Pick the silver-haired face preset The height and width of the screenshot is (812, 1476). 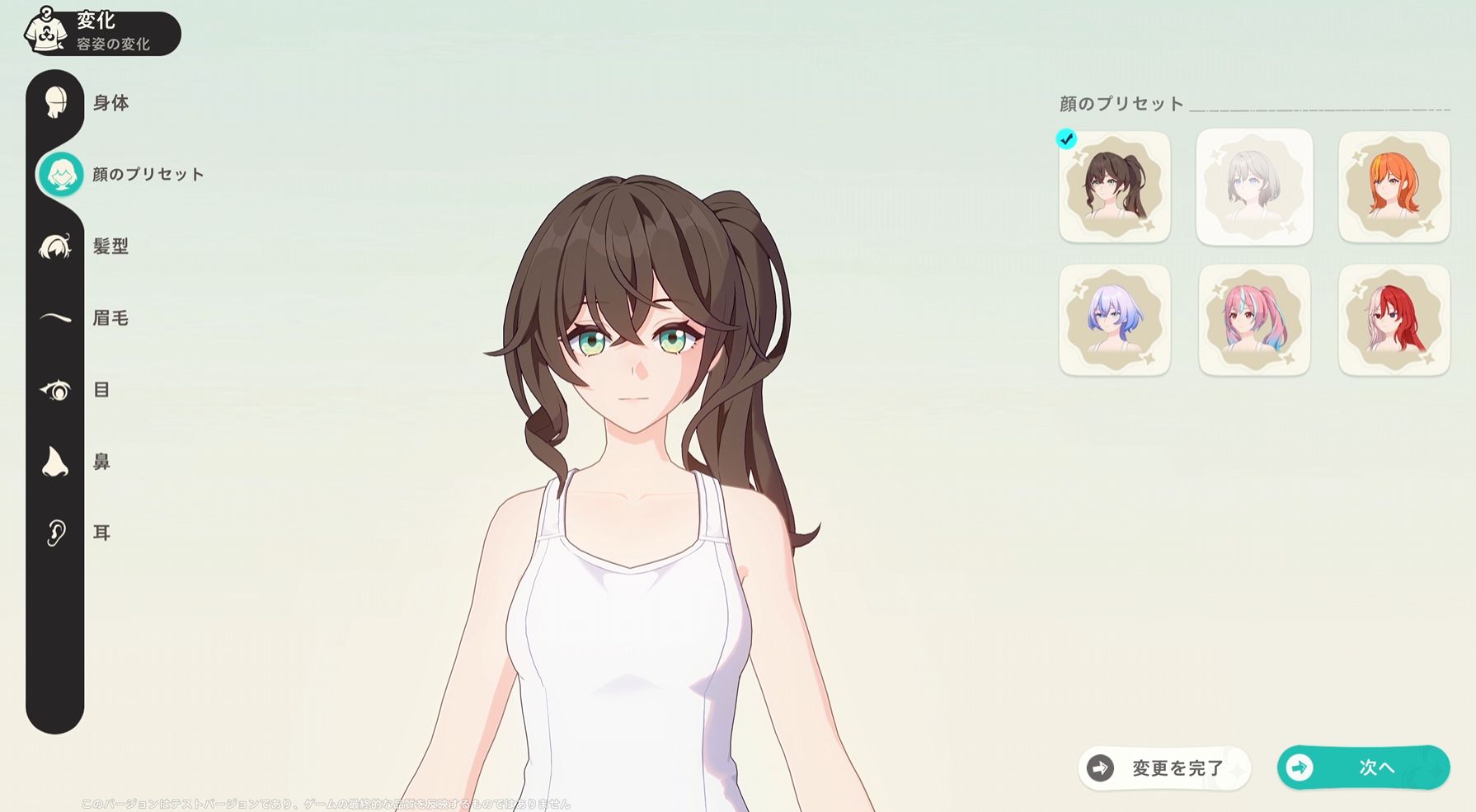click(1254, 187)
